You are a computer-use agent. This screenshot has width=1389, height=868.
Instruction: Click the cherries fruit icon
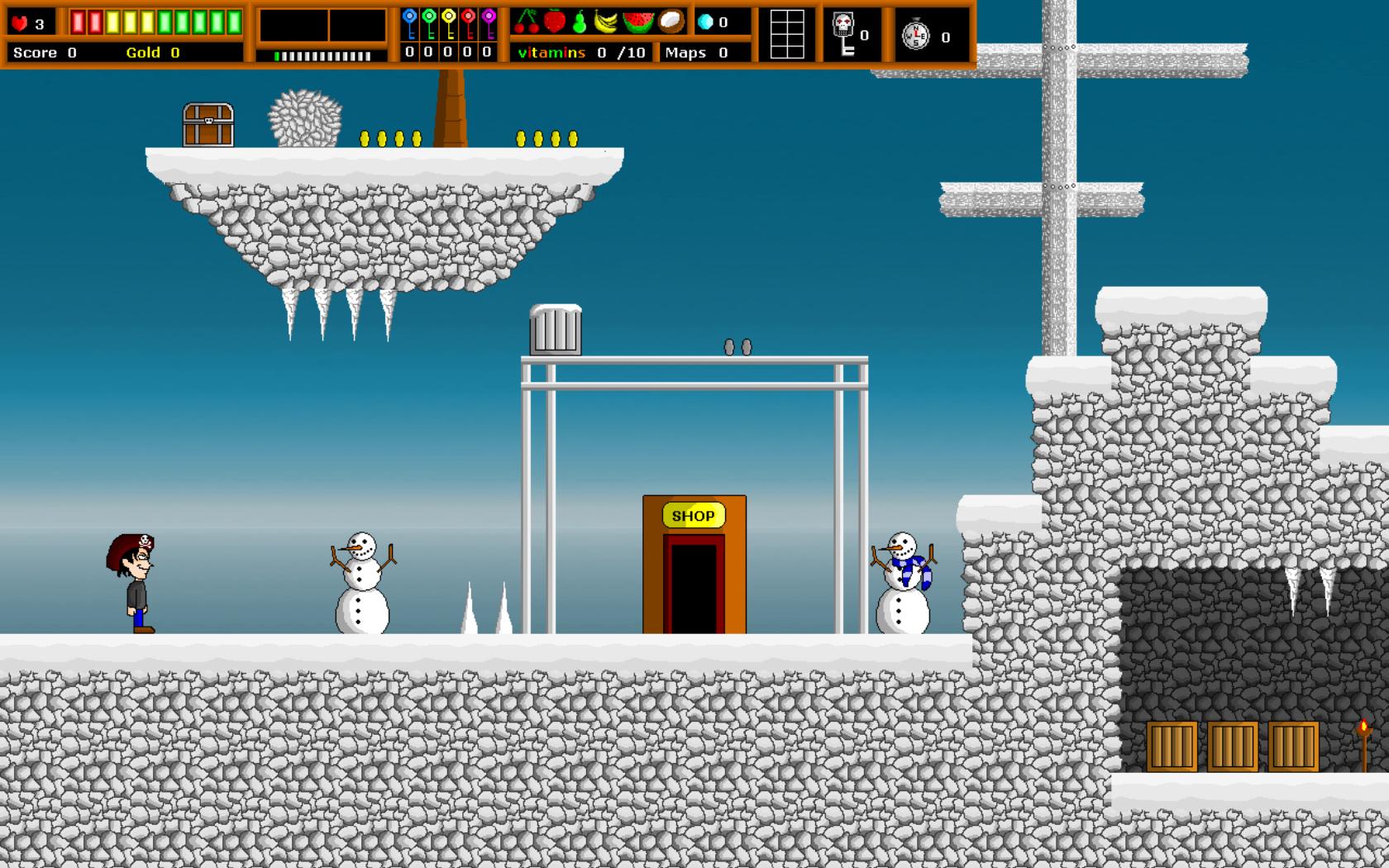(527, 21)
